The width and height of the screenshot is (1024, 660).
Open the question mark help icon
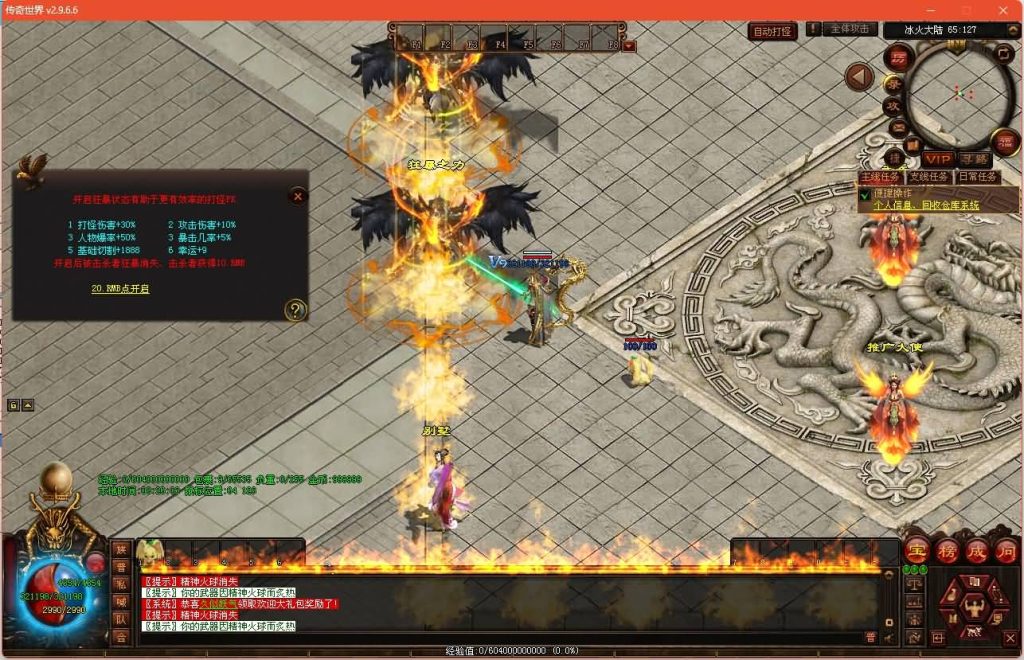[294, 310]
